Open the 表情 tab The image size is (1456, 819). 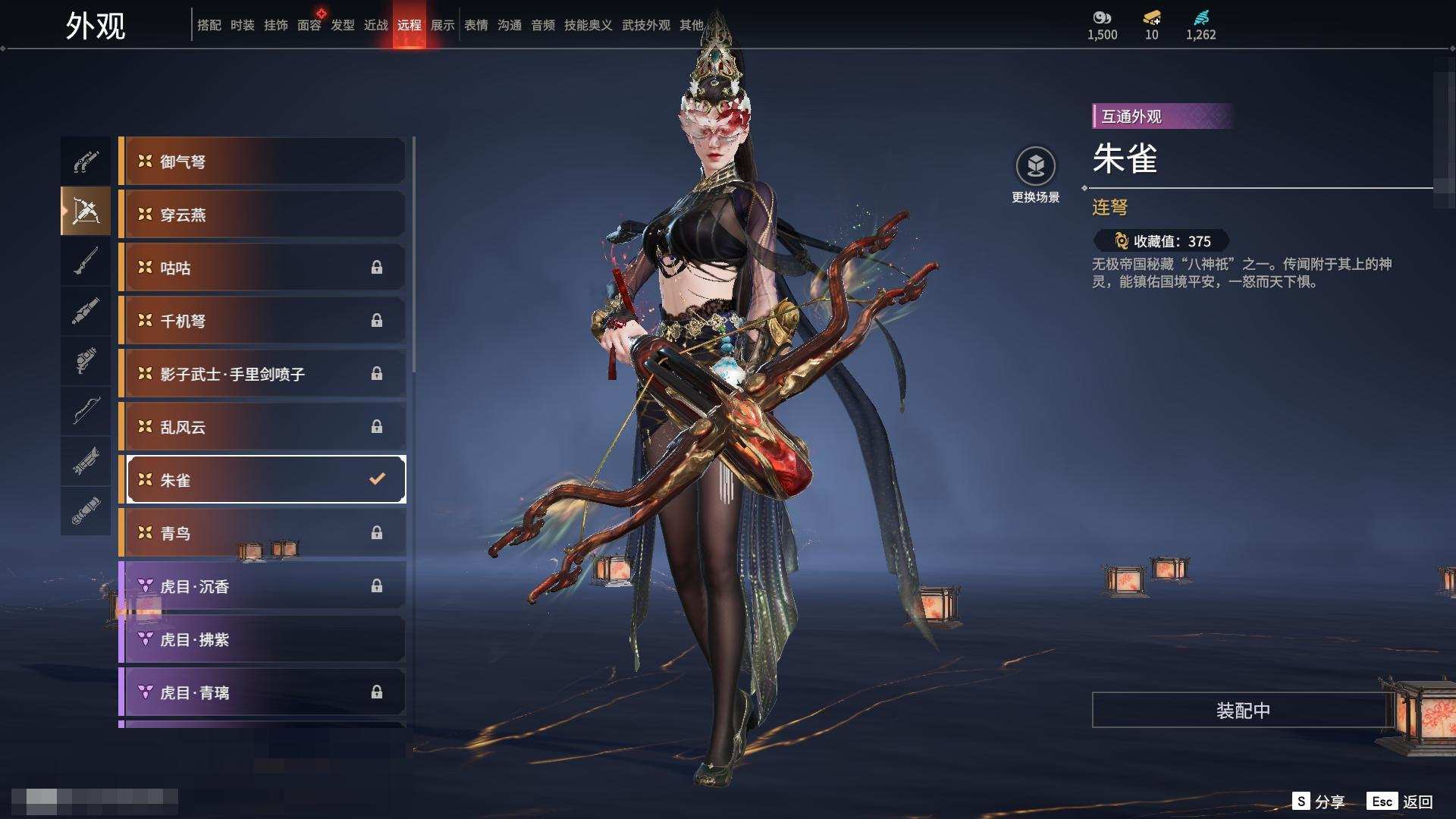coord(476,25)
